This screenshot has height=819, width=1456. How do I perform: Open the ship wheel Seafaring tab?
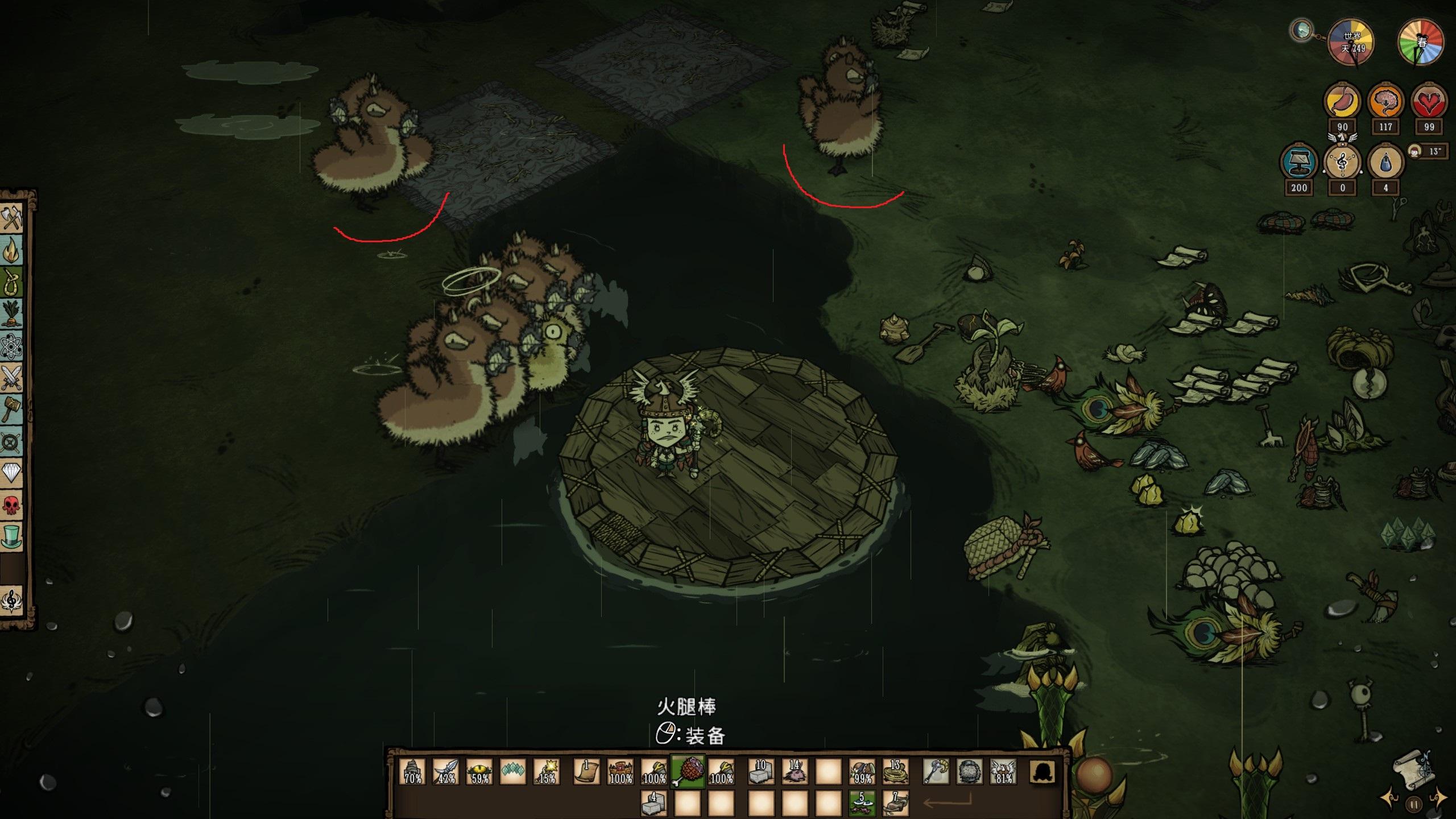[x=12, y=441]
